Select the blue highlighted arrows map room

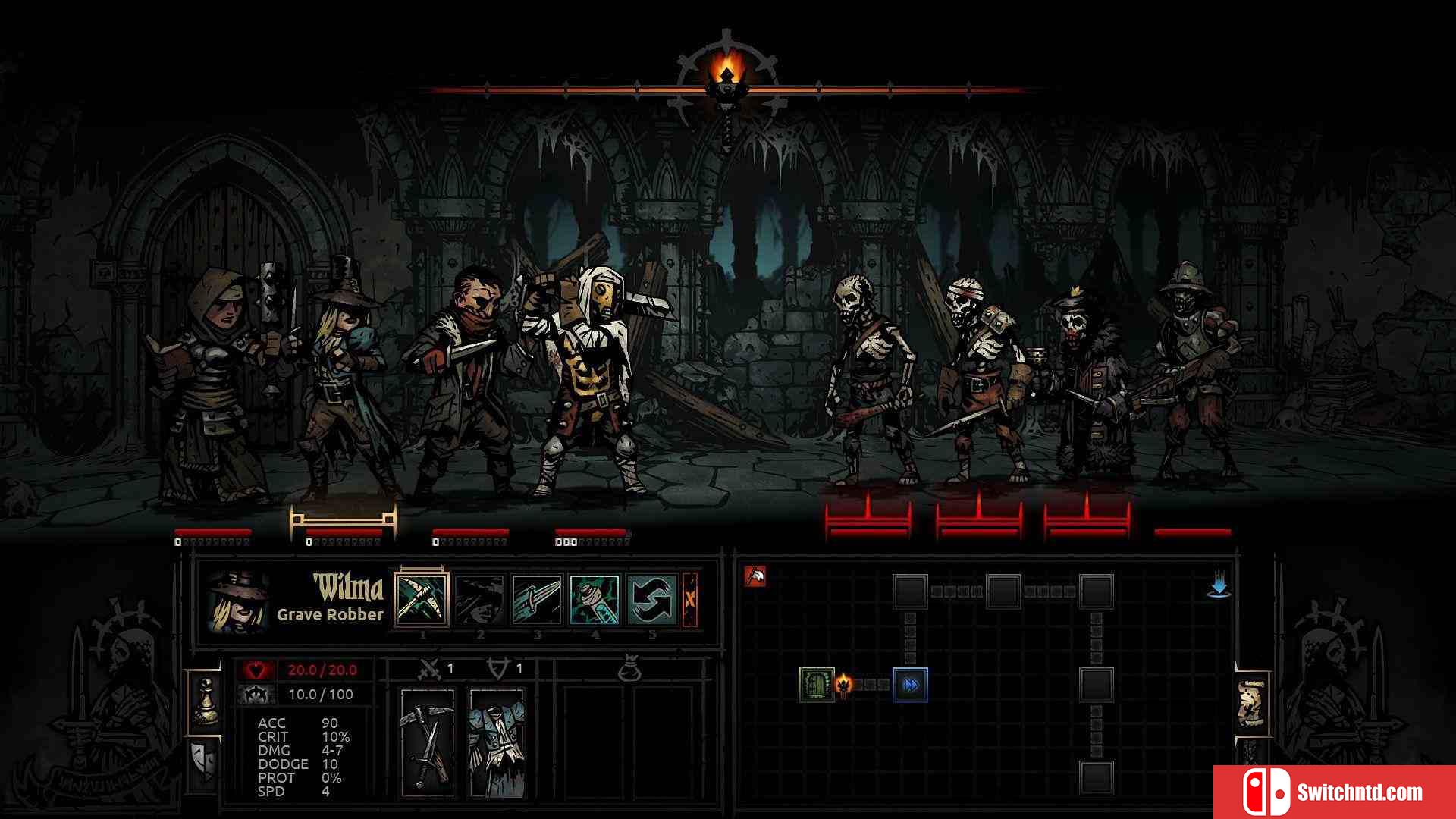[910, 685]
